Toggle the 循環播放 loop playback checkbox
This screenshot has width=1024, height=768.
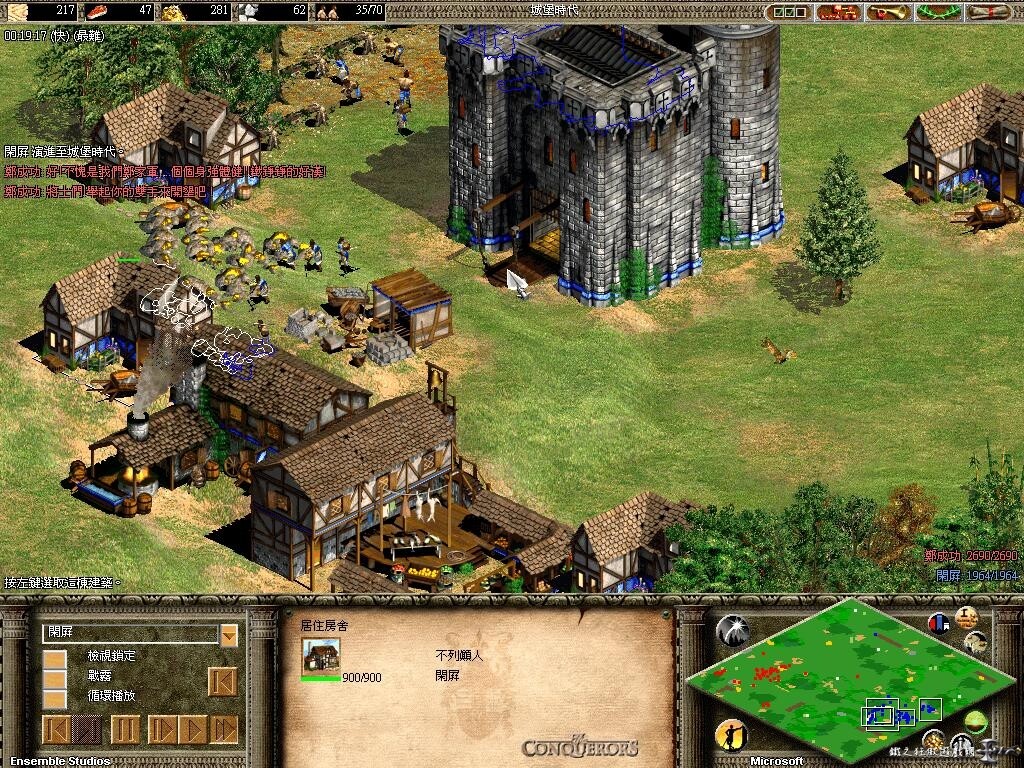54,698
